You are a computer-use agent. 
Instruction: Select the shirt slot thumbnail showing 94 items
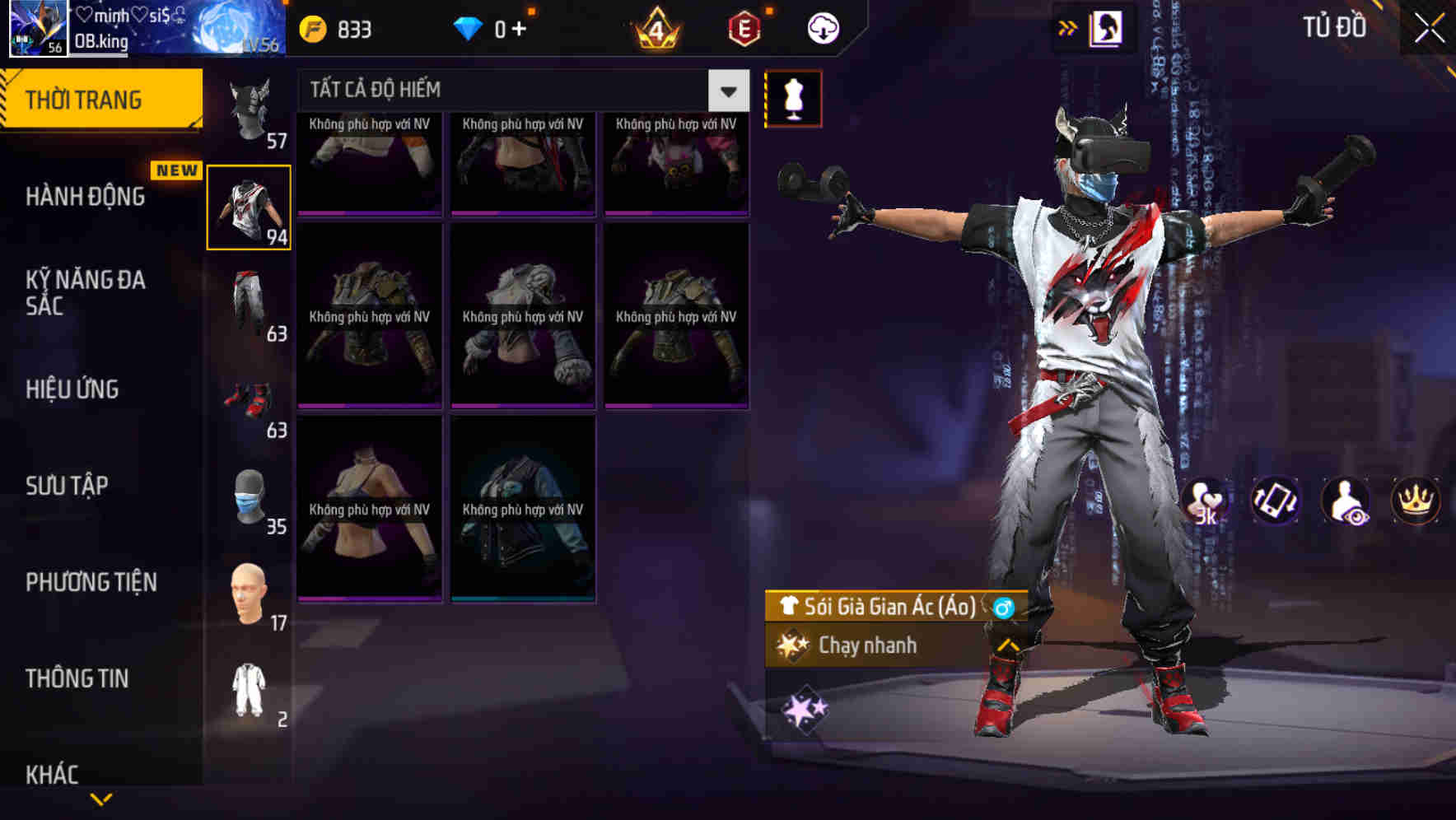click(250, 206)
